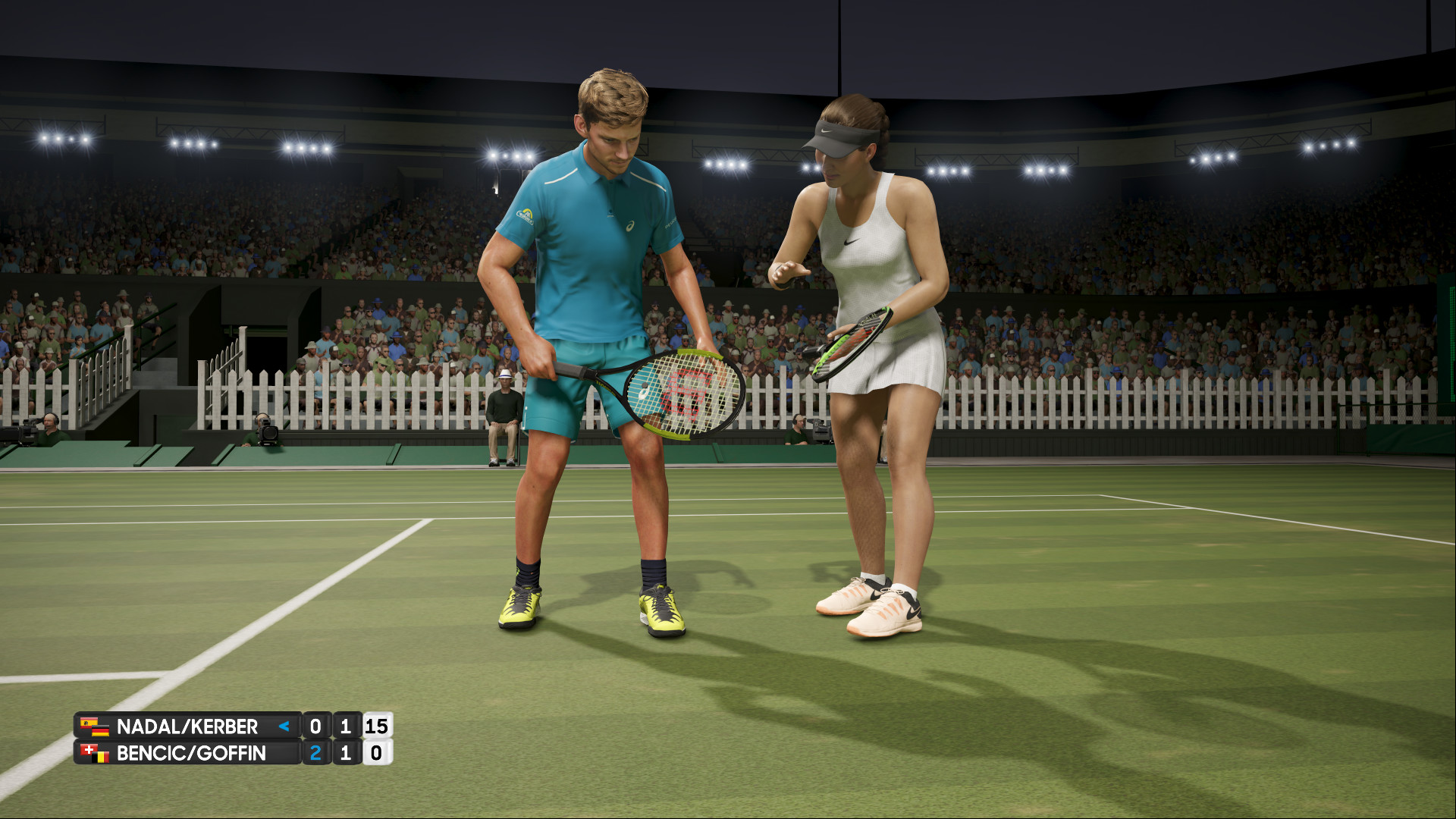
Task: Click the Swiss flag beside BENCIC/GOFFIN
Action: [x=88, y=750]
